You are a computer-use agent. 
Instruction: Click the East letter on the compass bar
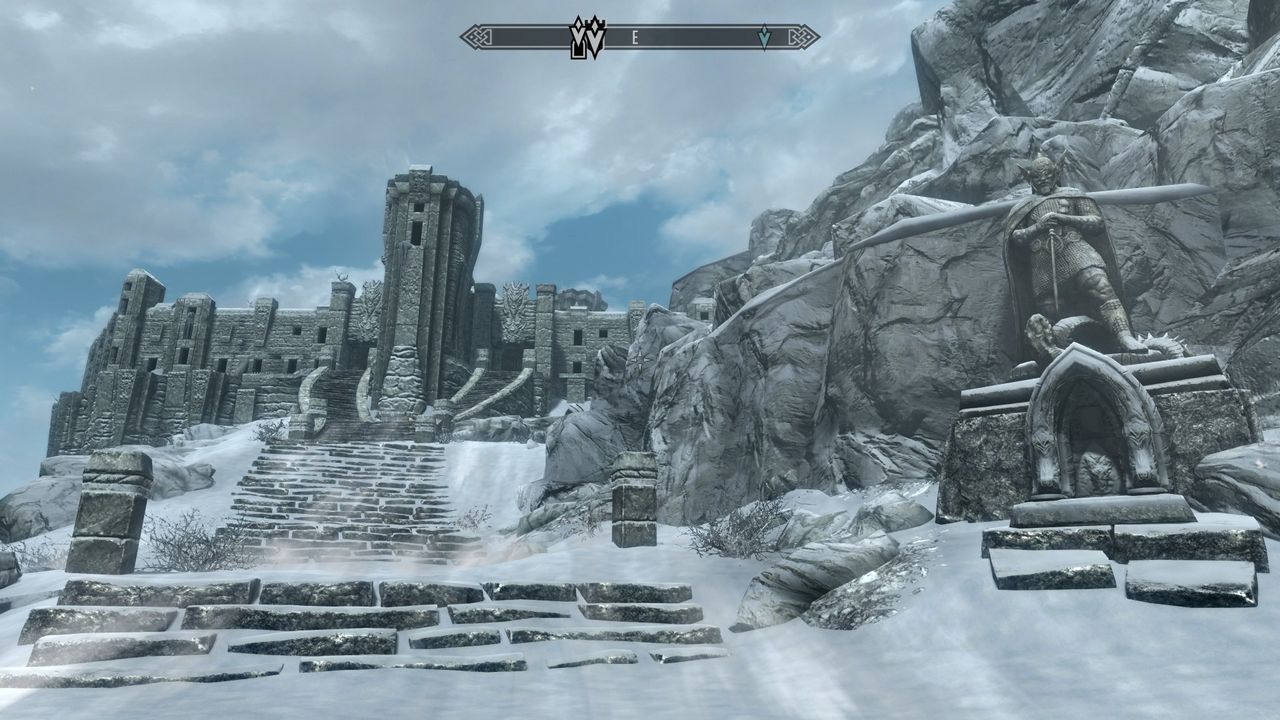(x=635, y=38)
